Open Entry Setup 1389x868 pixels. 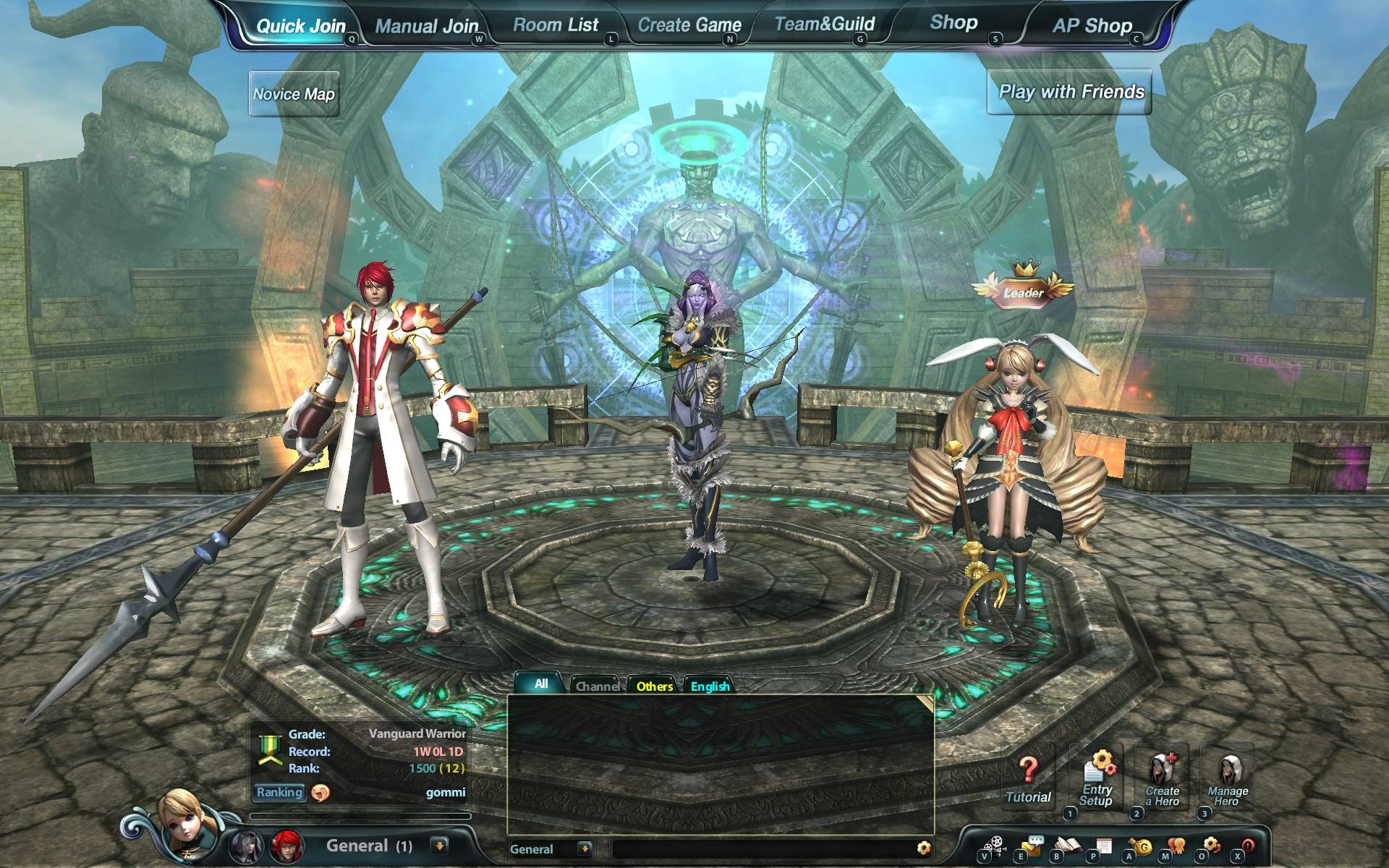pyautogui.click(x=1097, y=780)
